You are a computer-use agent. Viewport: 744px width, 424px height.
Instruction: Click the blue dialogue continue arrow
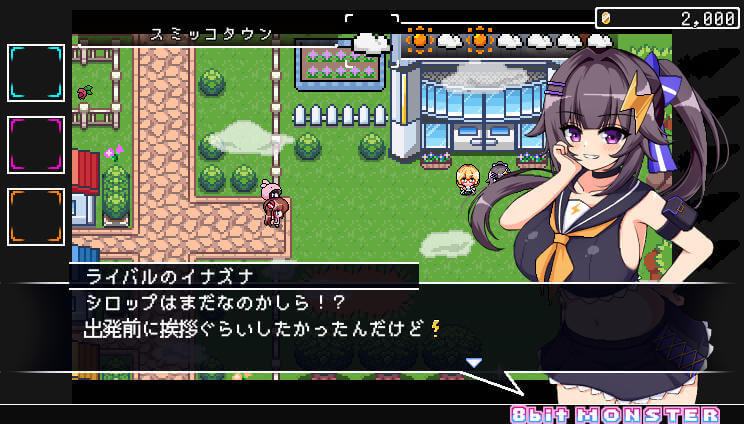(x=474, y=362)
